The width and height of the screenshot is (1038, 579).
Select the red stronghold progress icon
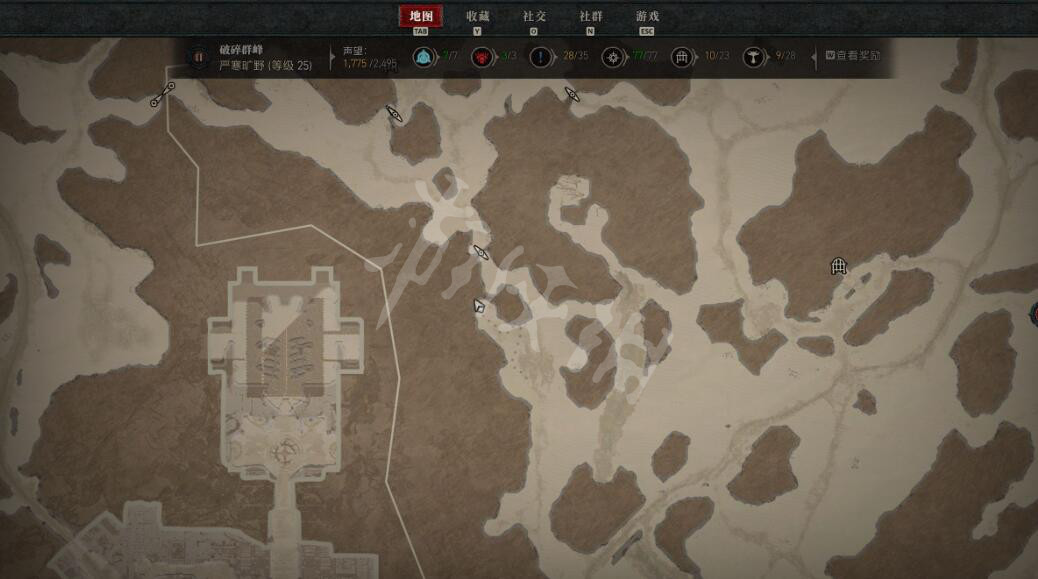click(x=482, y=57)
